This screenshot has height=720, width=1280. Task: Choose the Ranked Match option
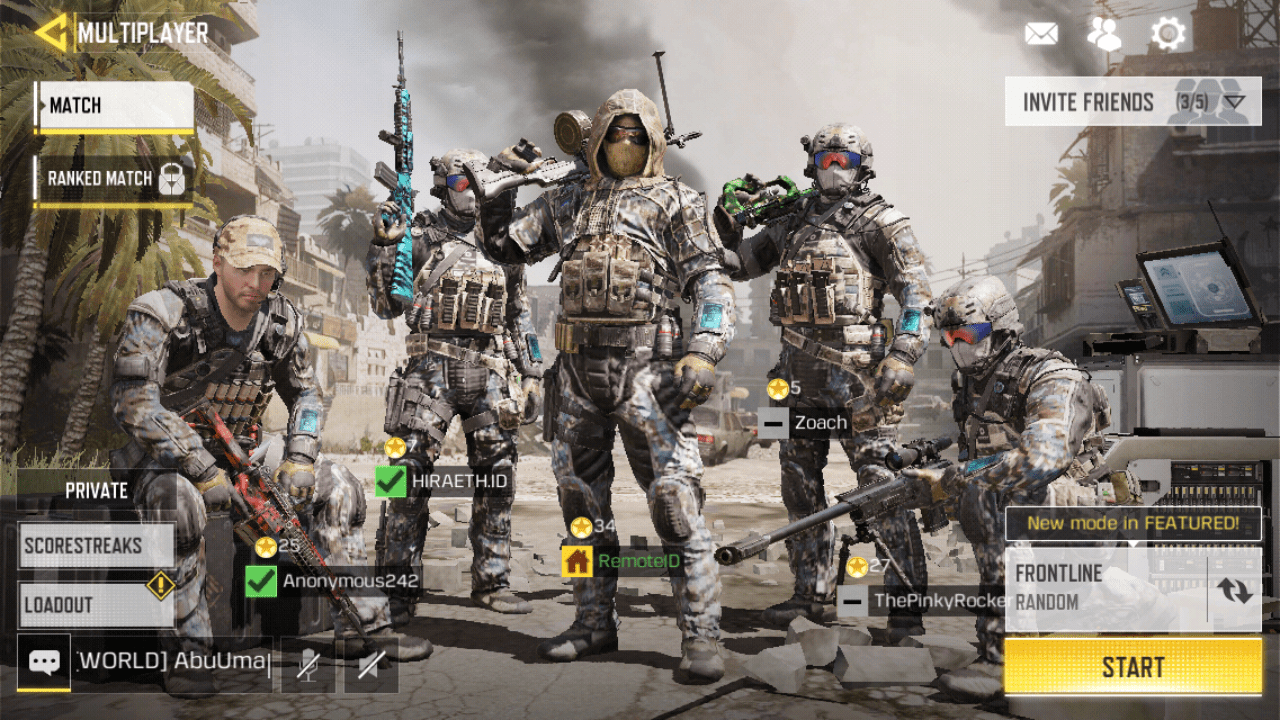[114, 179]
